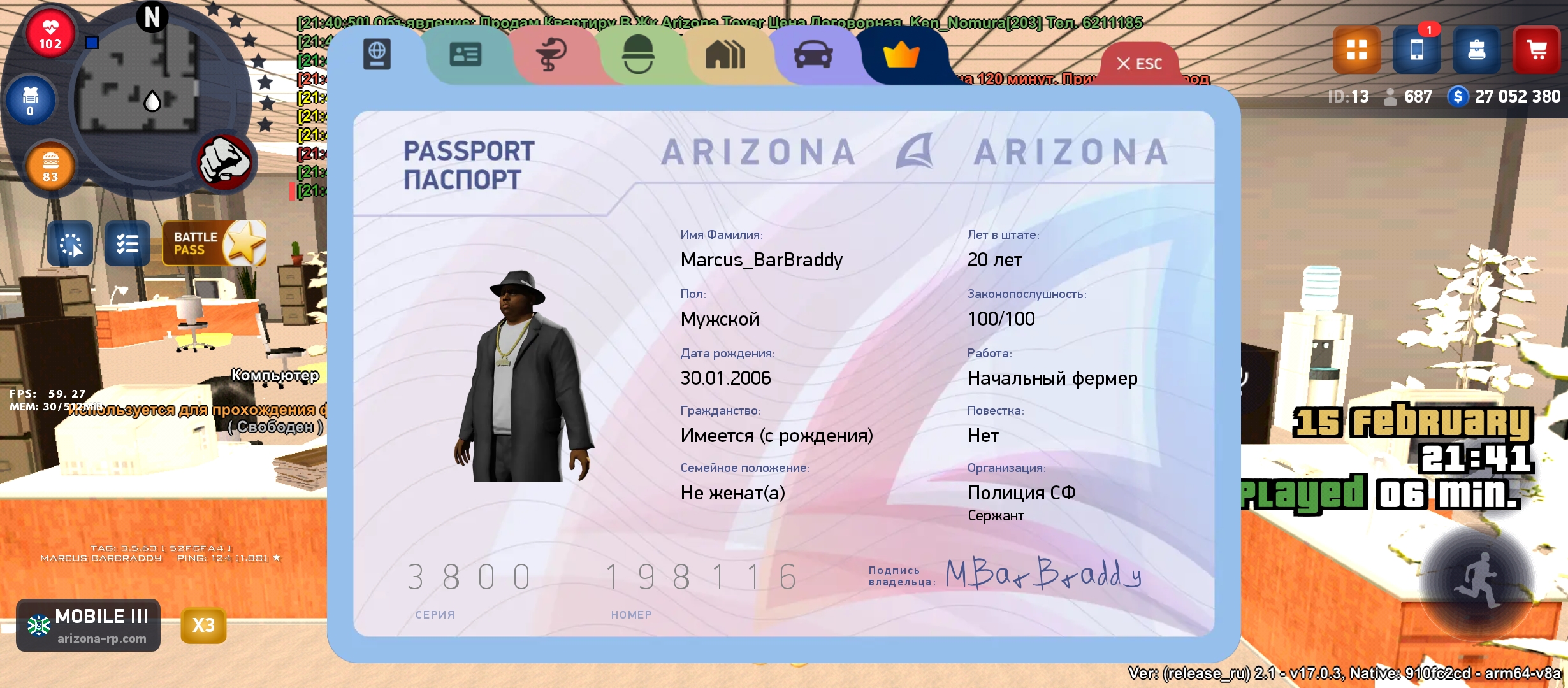Screen dimensions: 1568x688
Task: Open the briefcase inventory icon
Action: [x=1476, y=50]
